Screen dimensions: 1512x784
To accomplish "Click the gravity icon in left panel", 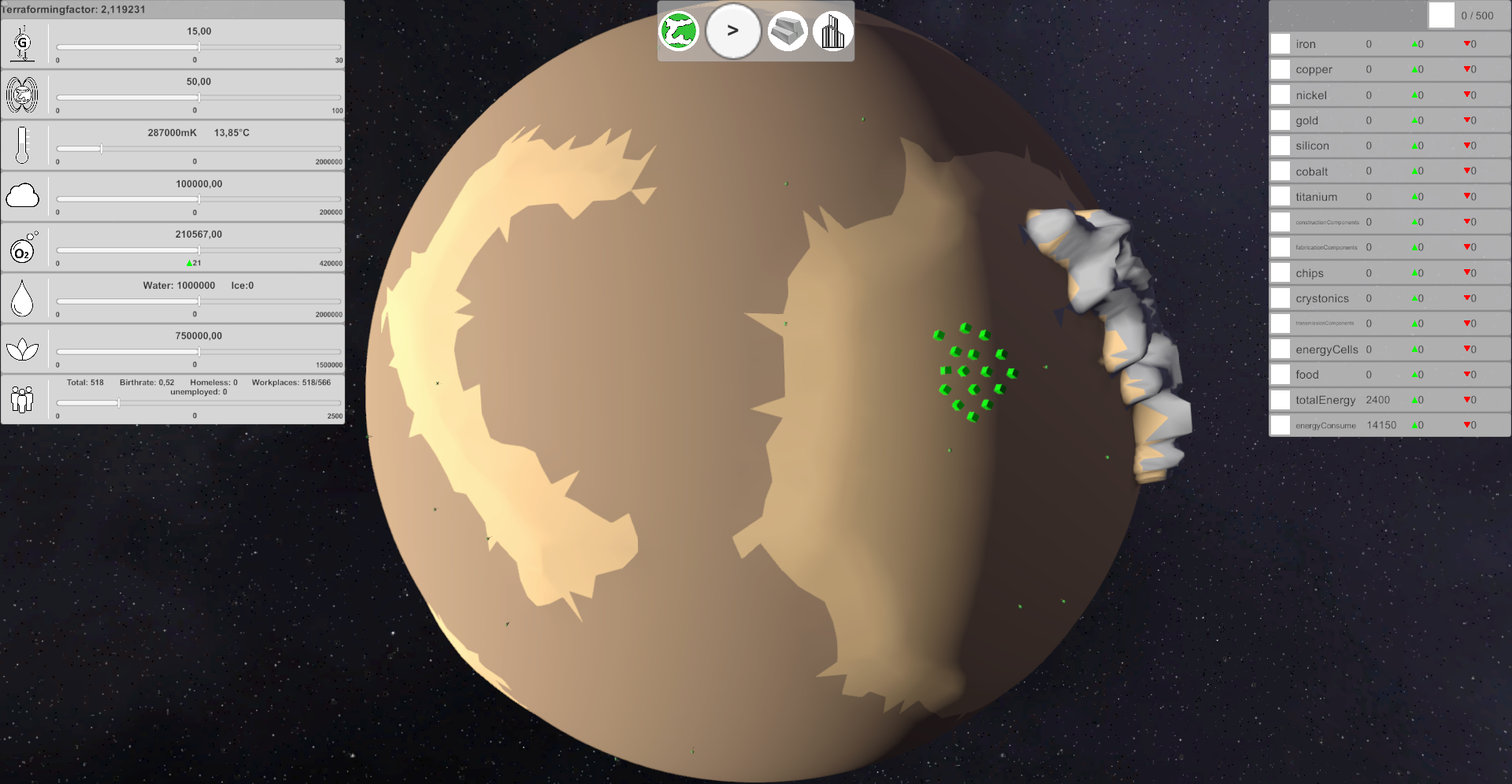I will coord(23,43).
